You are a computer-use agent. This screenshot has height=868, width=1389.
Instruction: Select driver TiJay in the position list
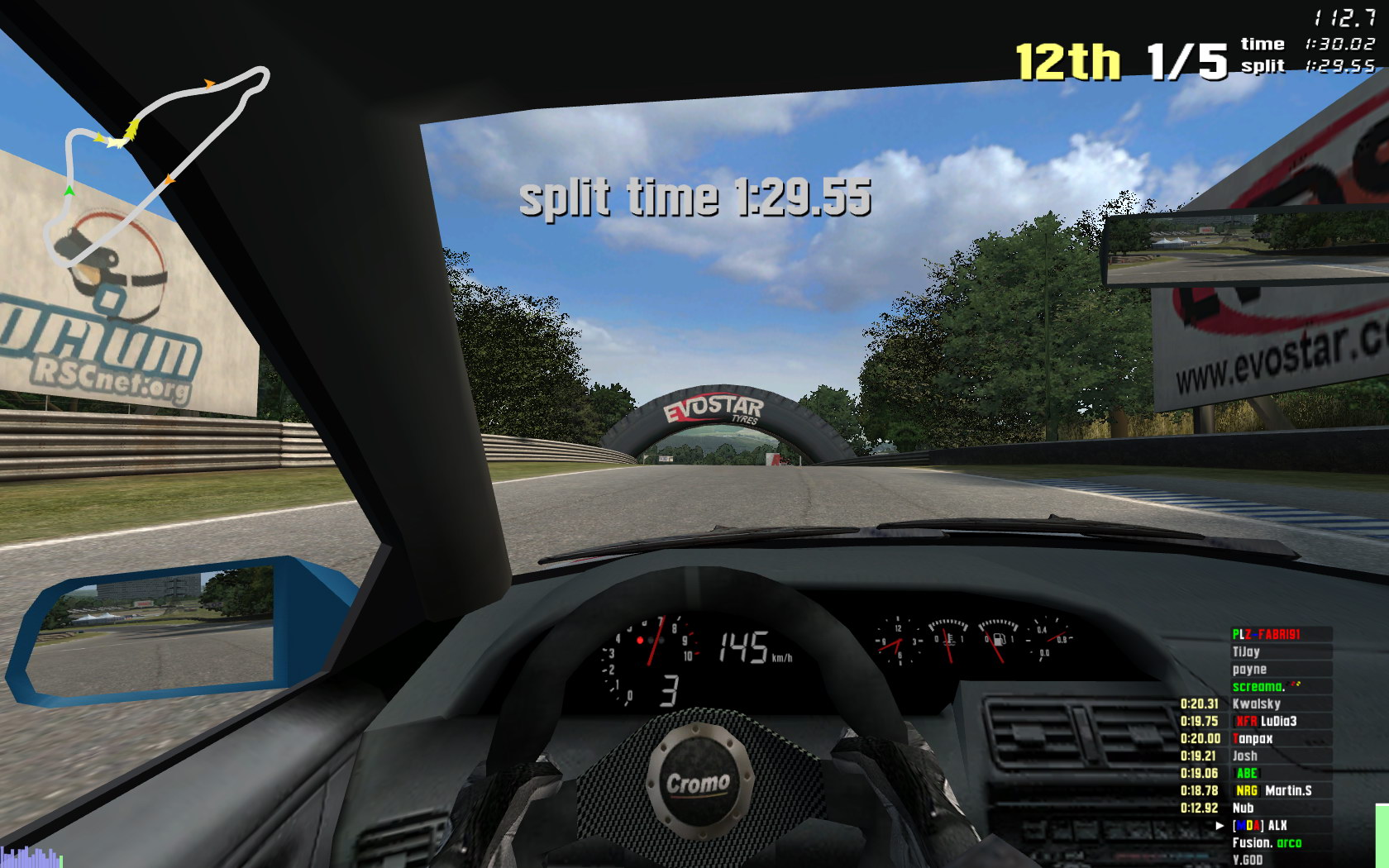click(x=1246, y=651)
